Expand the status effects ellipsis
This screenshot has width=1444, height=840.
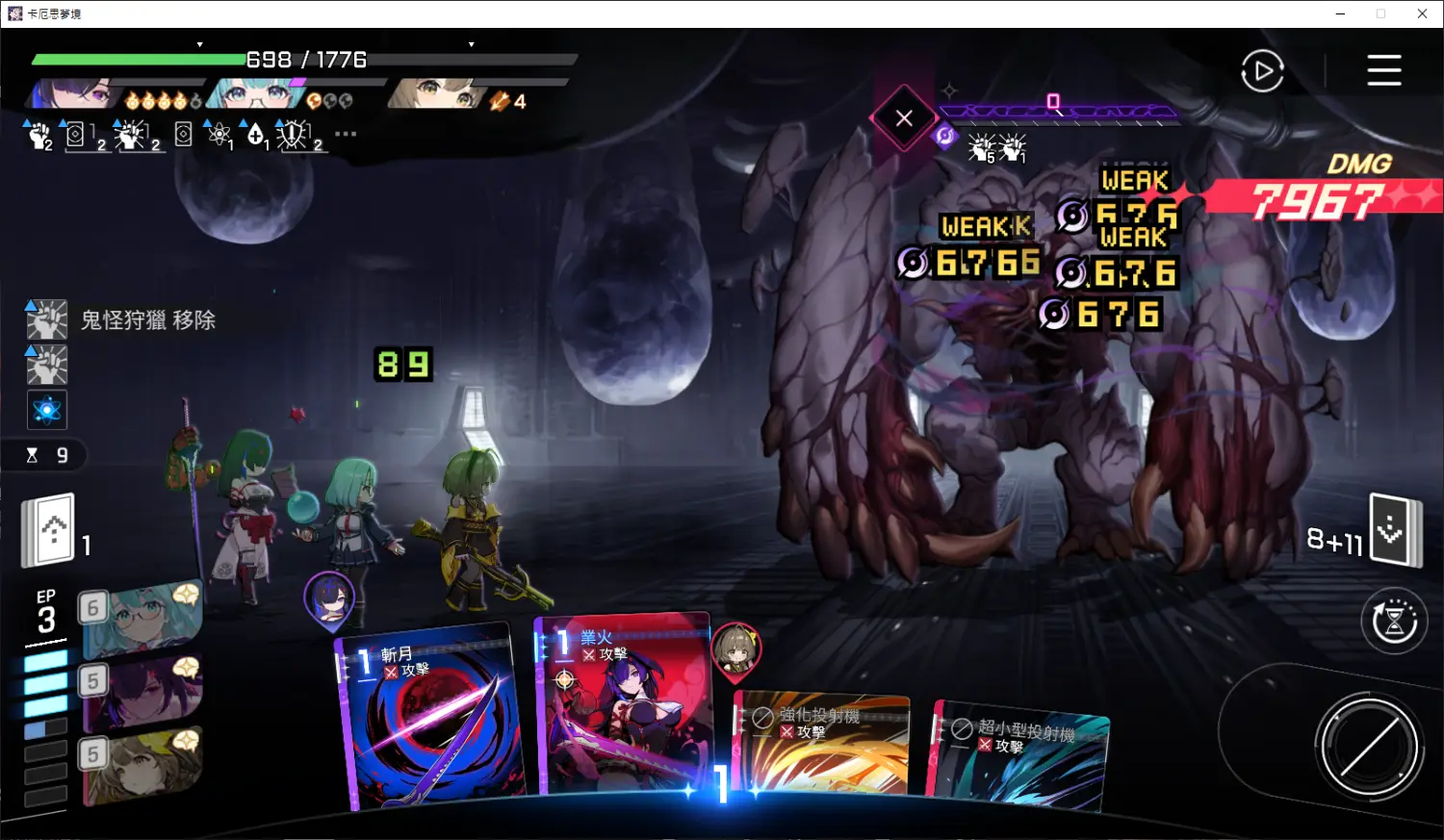[x=346, y=134]
